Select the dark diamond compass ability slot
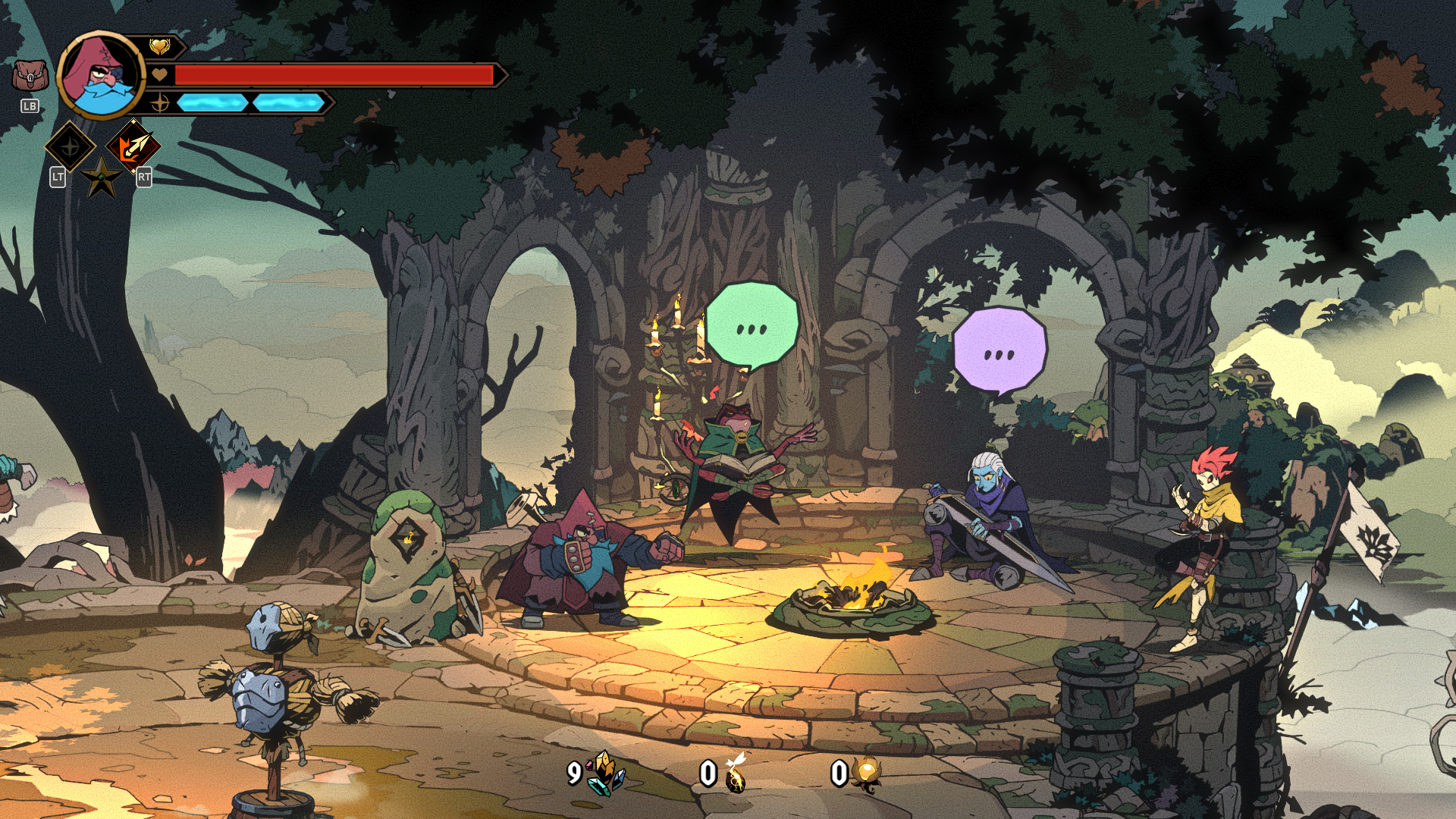The width and height of the screenshot is (1456, 819). pyautogui.click(x=70, y=146)
